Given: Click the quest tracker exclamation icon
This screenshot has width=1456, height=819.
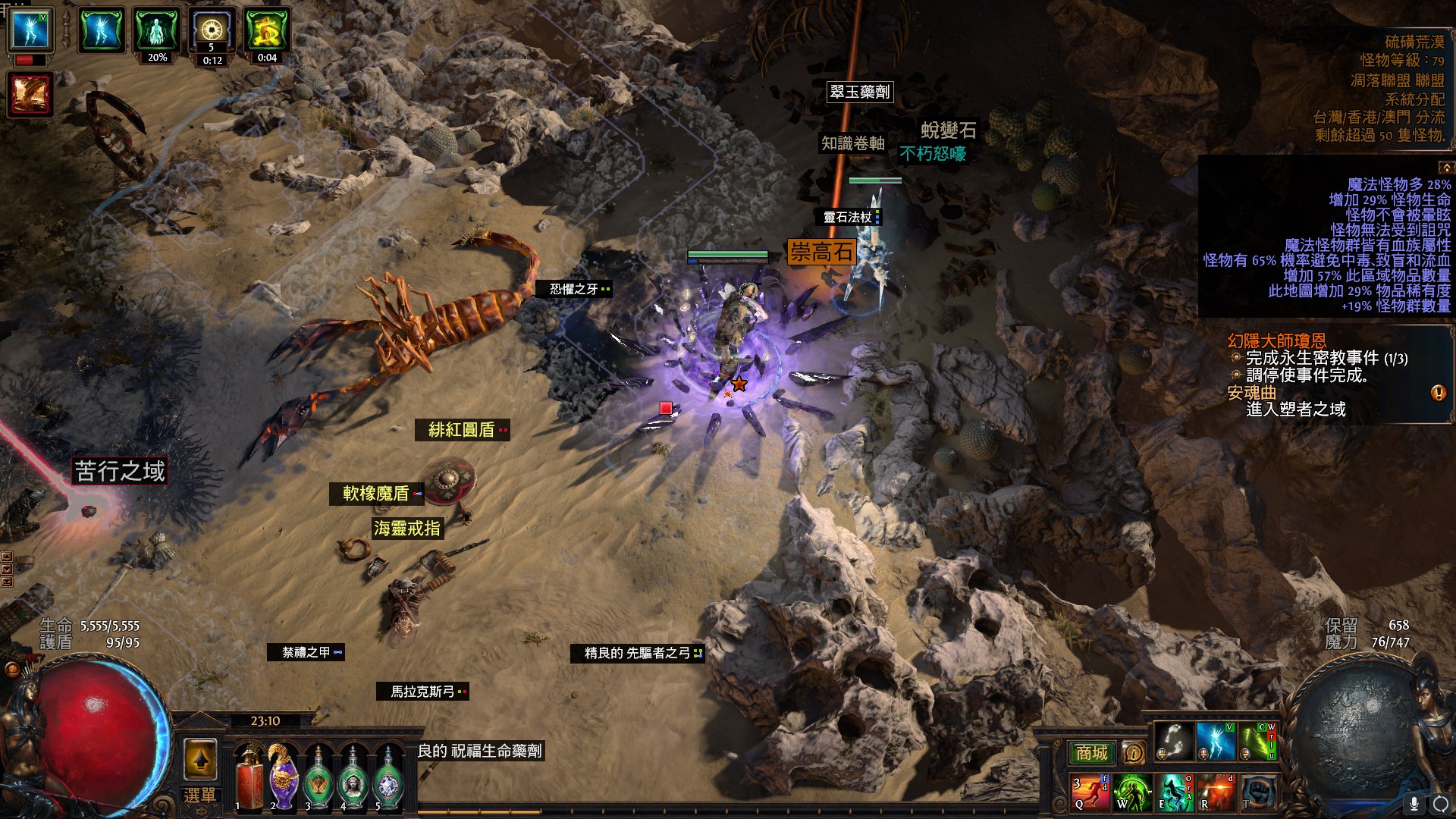Looking at the screenshot, I should (1438, 393).
